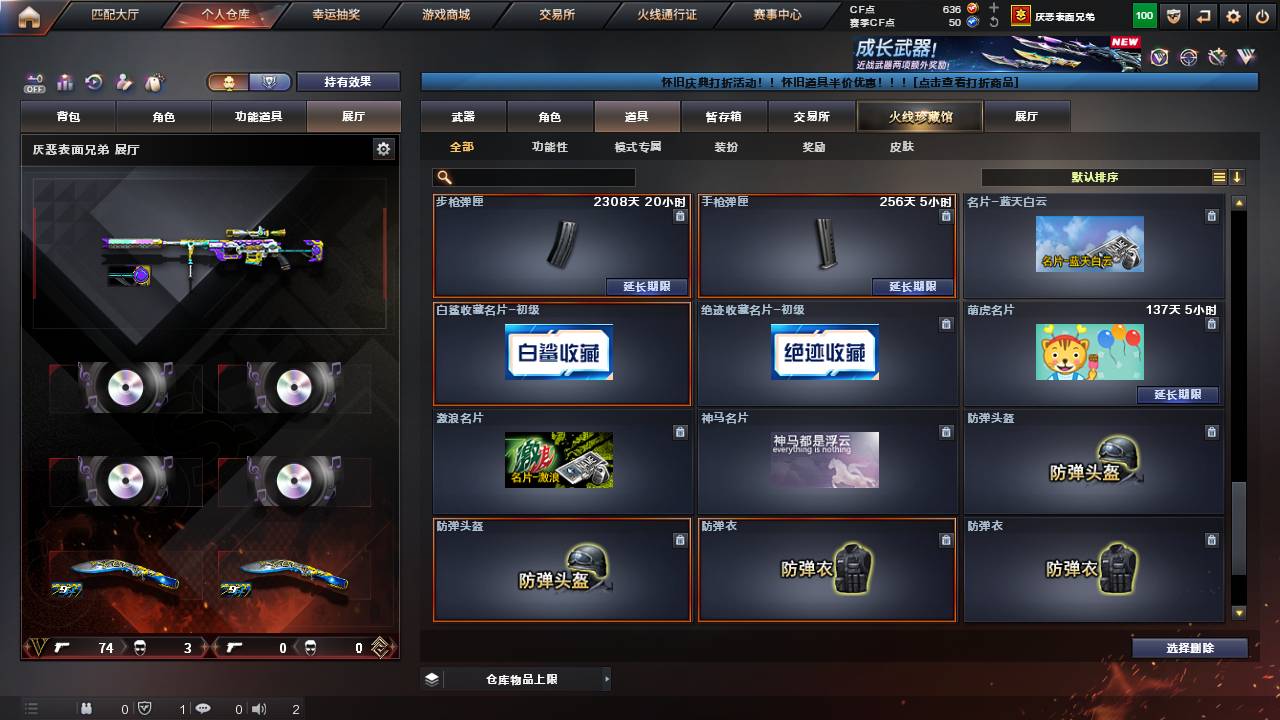1280x720 pixels.
Task: Open the chat bubble icon in bottom bar
Action: (x=203, y=708)
